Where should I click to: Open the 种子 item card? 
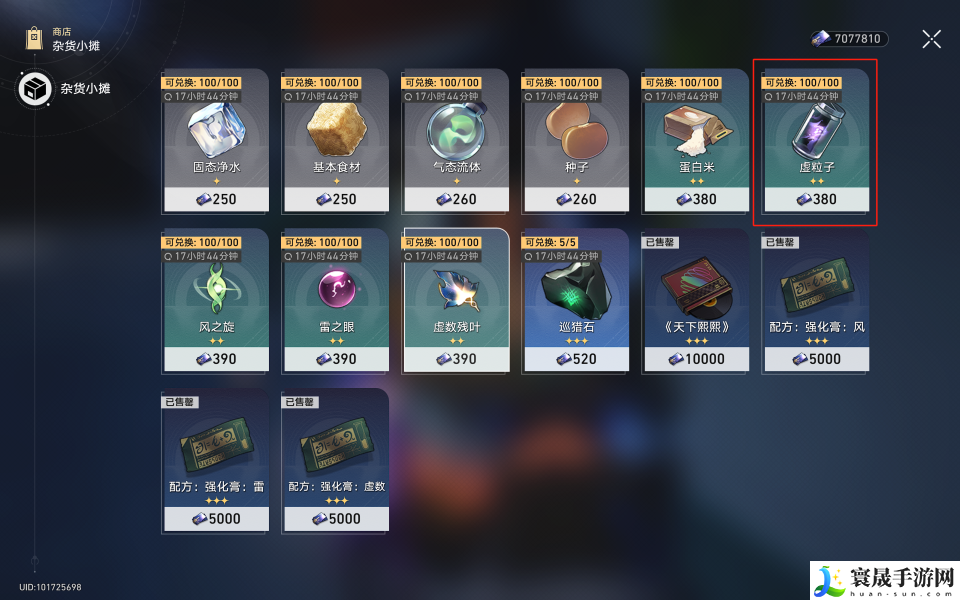click(x=575, y=140)
